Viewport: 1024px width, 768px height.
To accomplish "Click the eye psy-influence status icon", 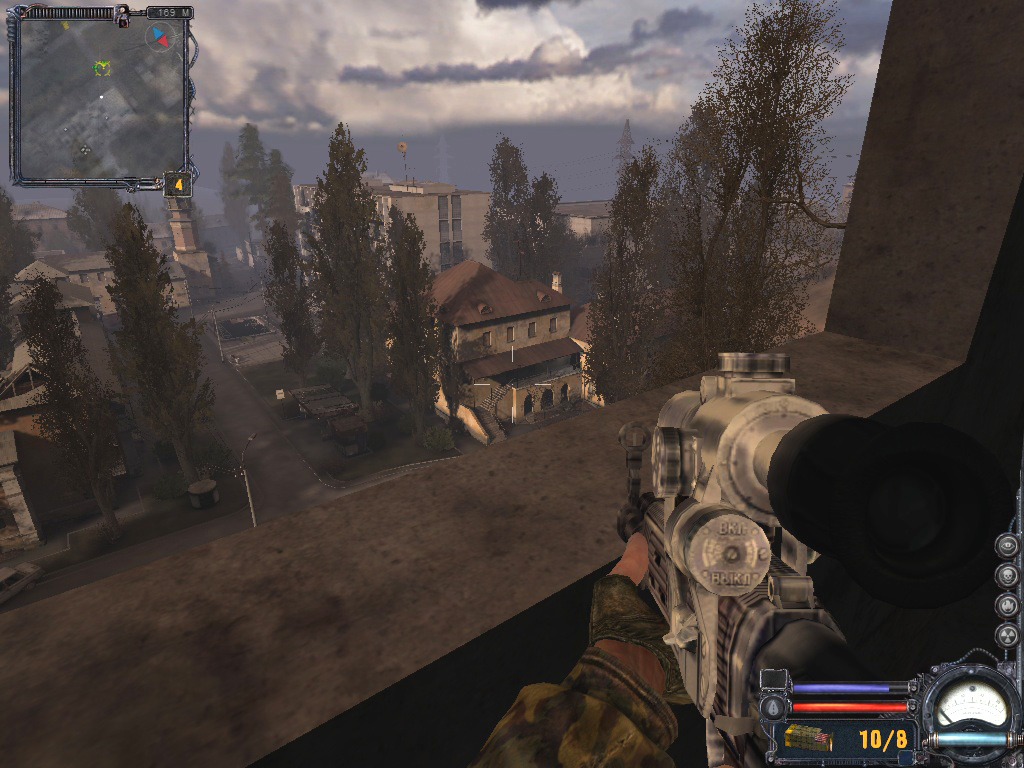I will coord(1007,546).
